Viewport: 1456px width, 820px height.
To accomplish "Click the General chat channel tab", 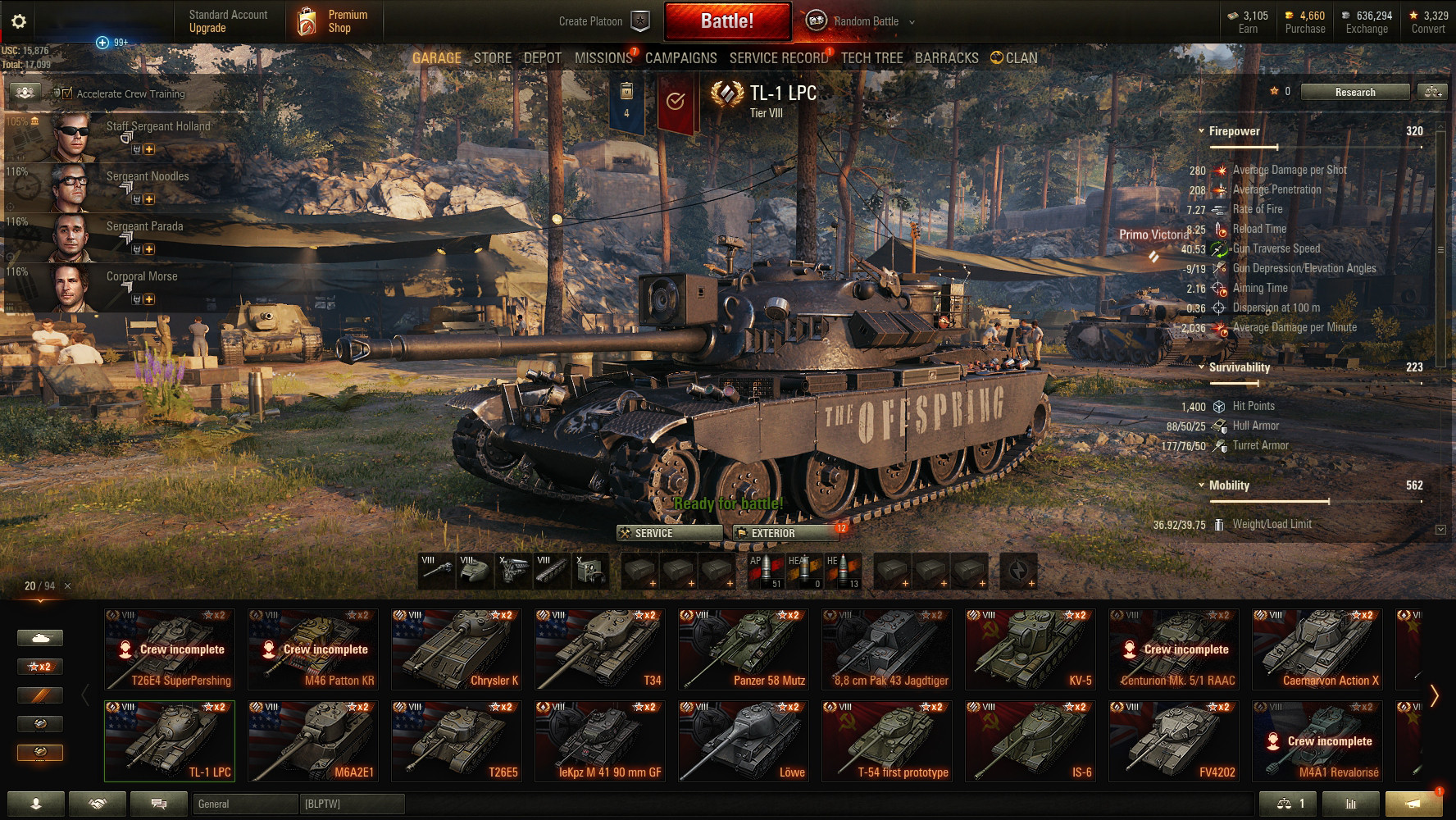I will [x=244, y=804].
